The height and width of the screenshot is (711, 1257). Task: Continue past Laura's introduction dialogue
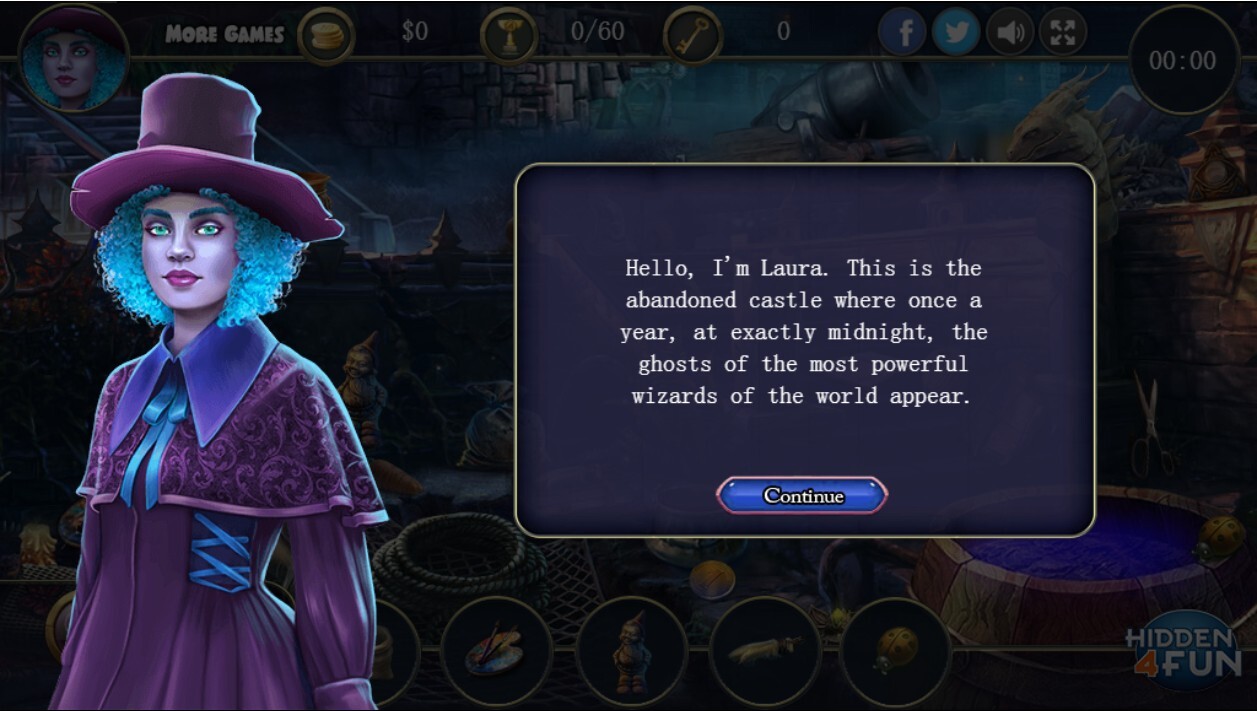(802, 496)
